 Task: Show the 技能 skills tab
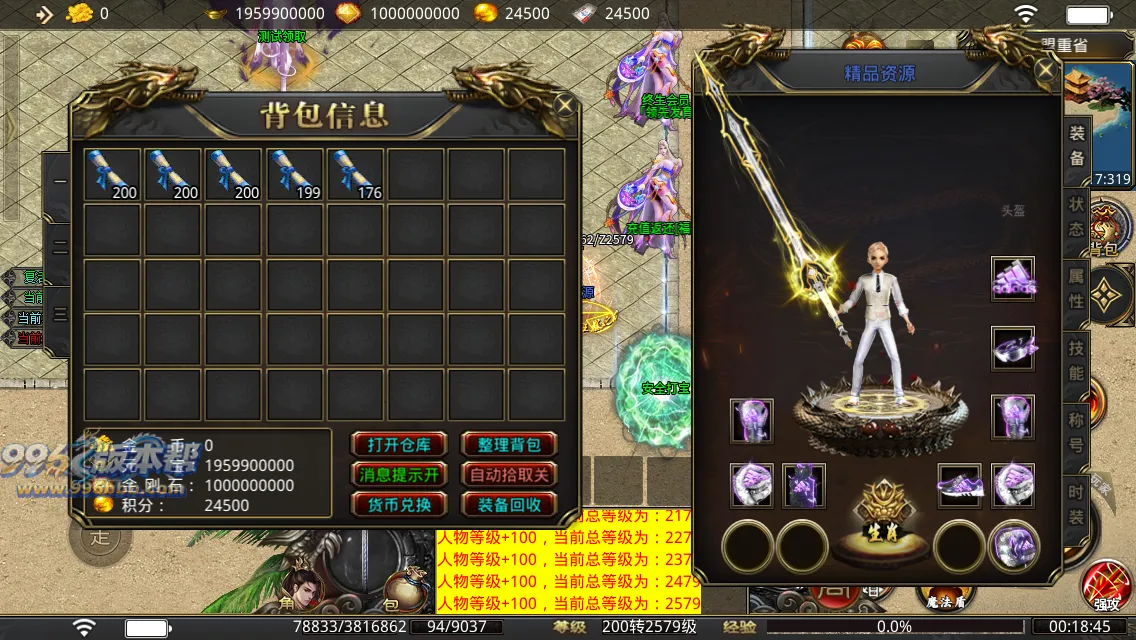(1076, 360)
